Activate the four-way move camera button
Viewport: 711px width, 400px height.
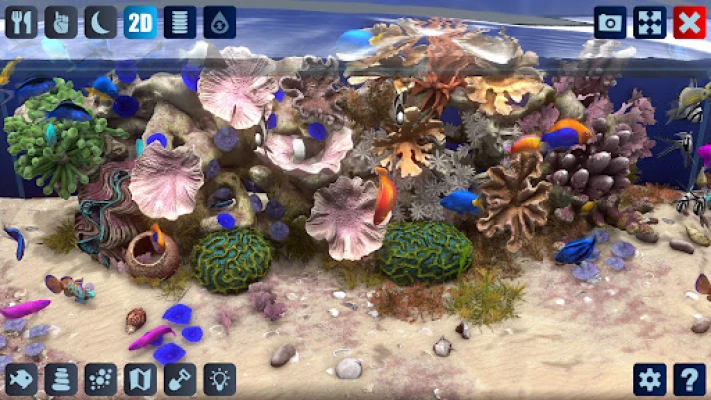(x=650, y=22)
